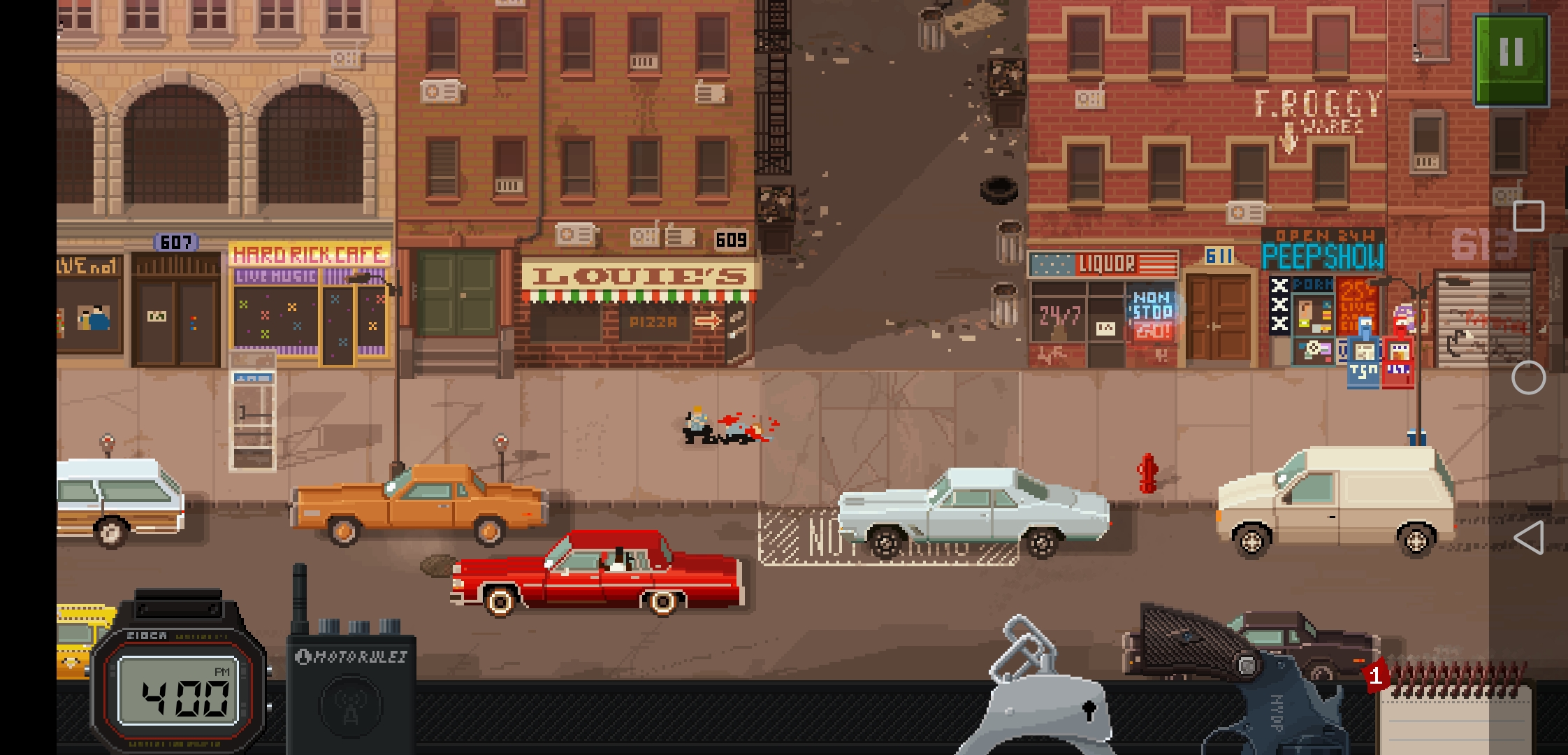Open the spiral notepad
1568x755 pixels.
pos(1453,713)
